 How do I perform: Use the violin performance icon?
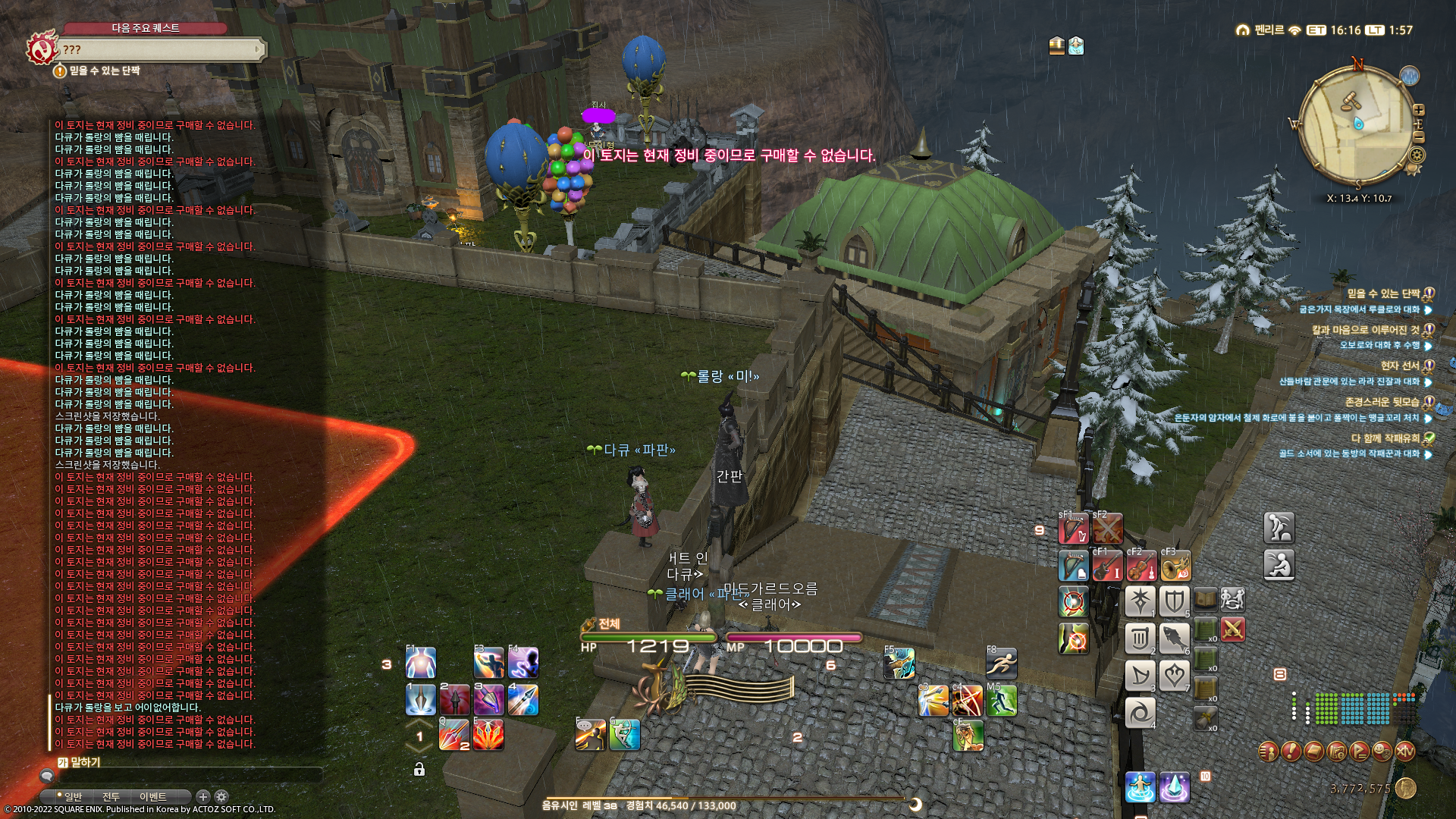click(1141, 567)
